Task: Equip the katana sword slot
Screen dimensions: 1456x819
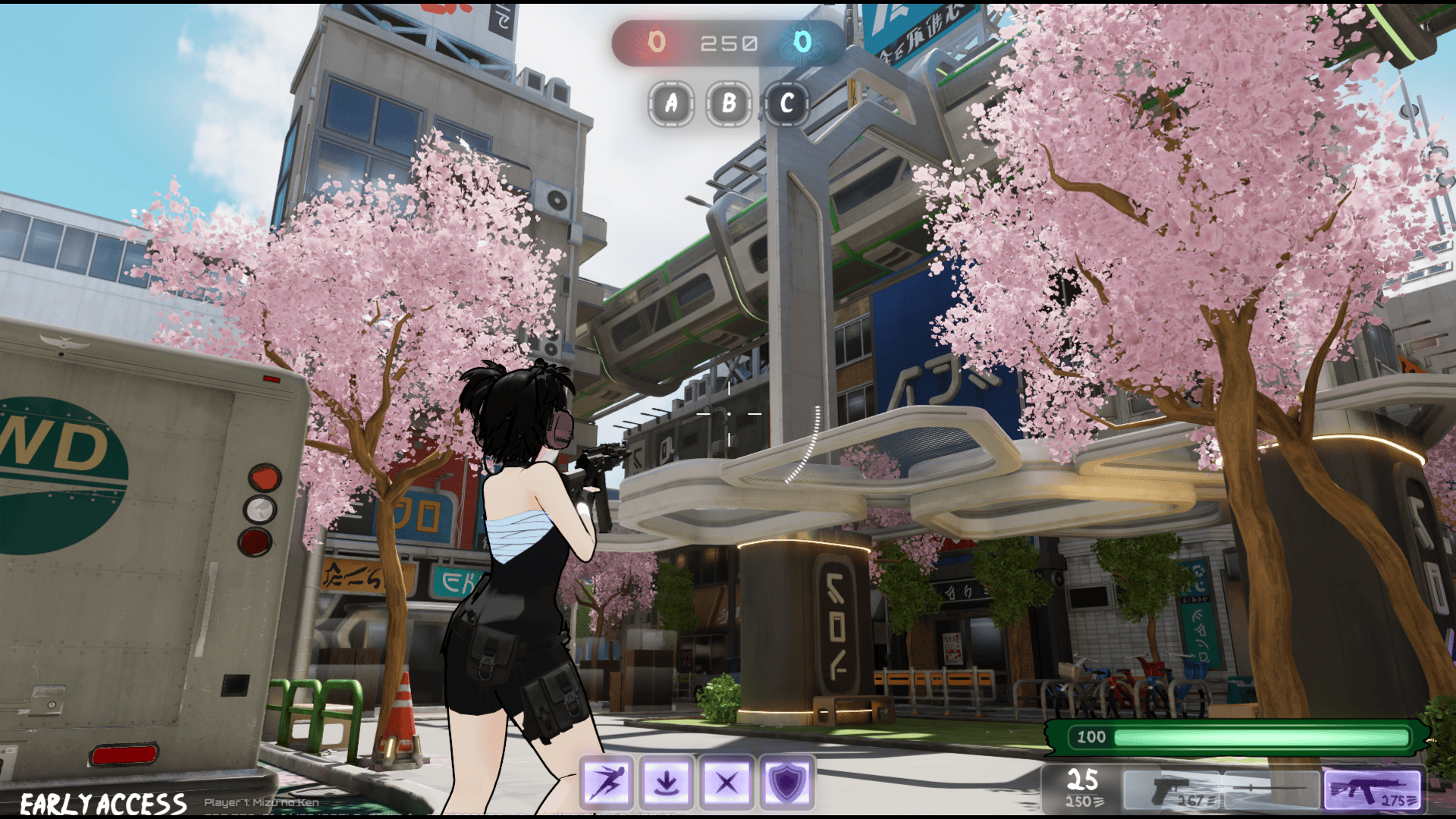Action: pos(1271,790)
